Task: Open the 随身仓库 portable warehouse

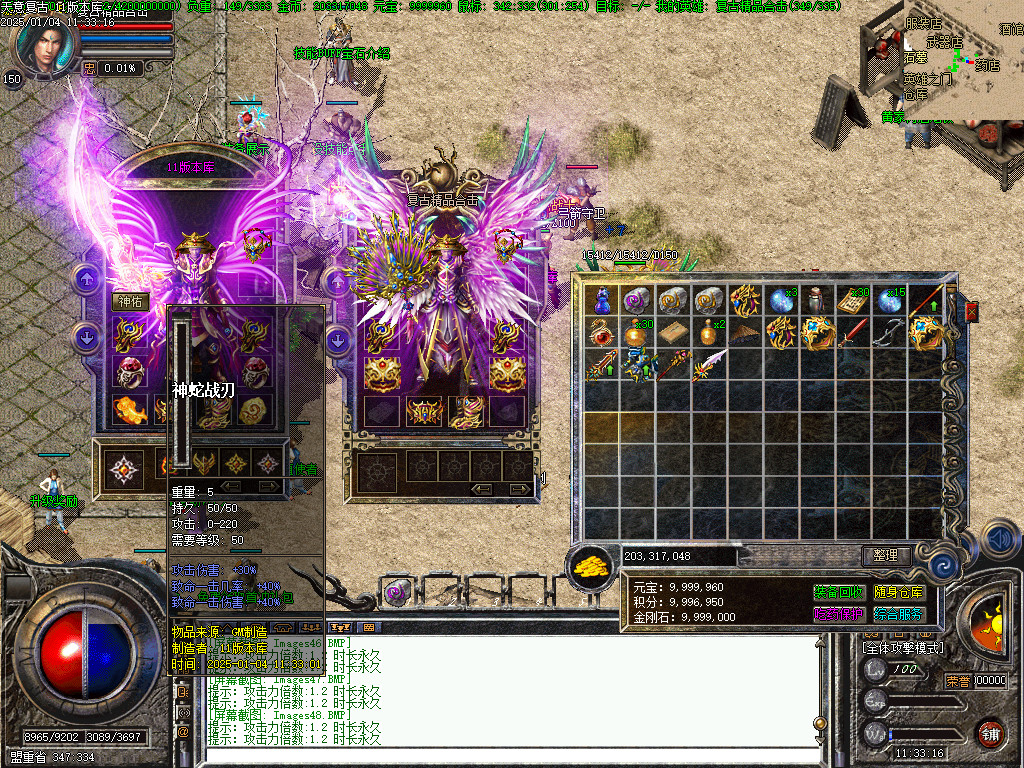Action: [x=899, y=593]
